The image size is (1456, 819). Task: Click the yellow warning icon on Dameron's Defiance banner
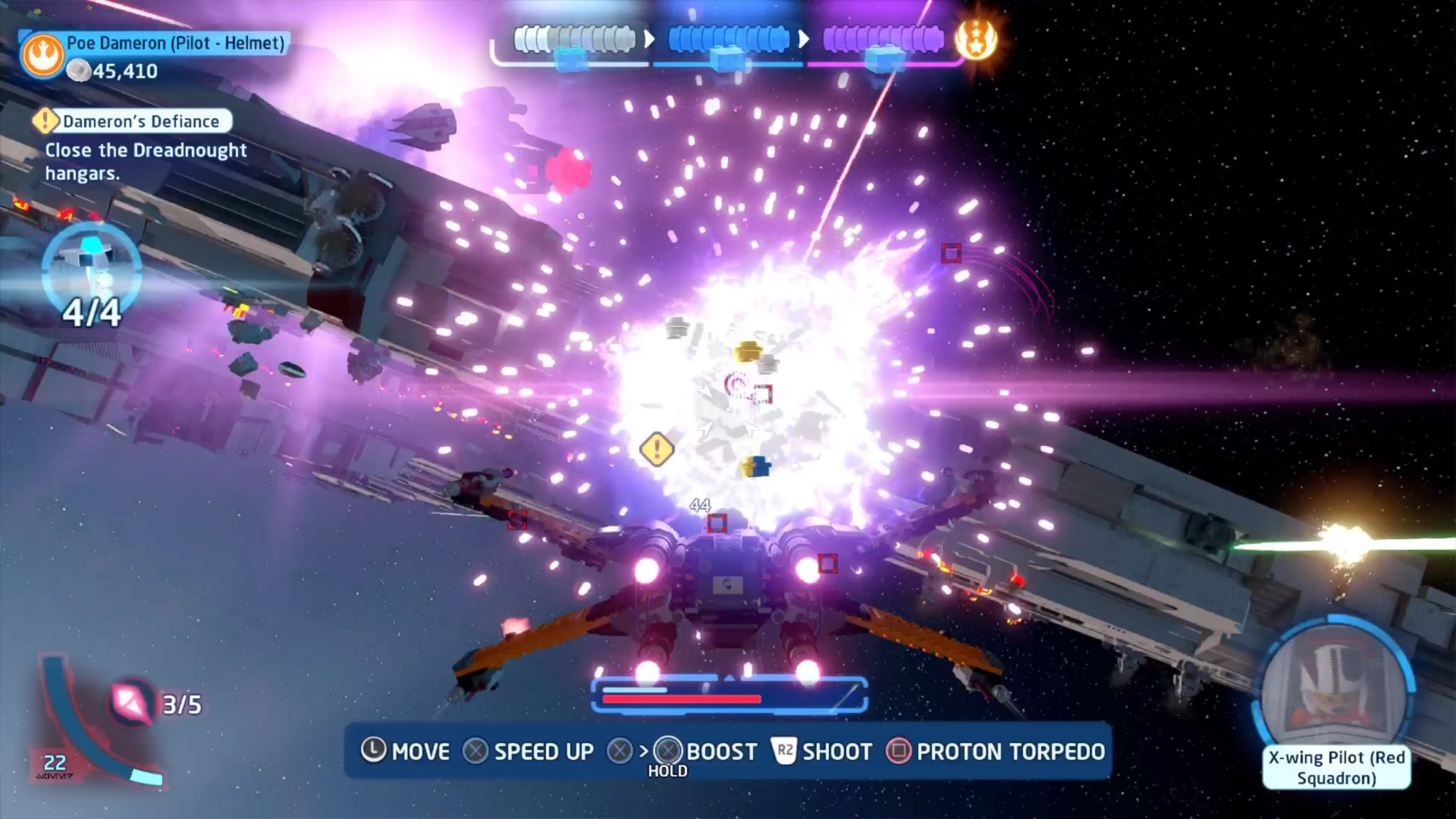(x=45, y=121)
